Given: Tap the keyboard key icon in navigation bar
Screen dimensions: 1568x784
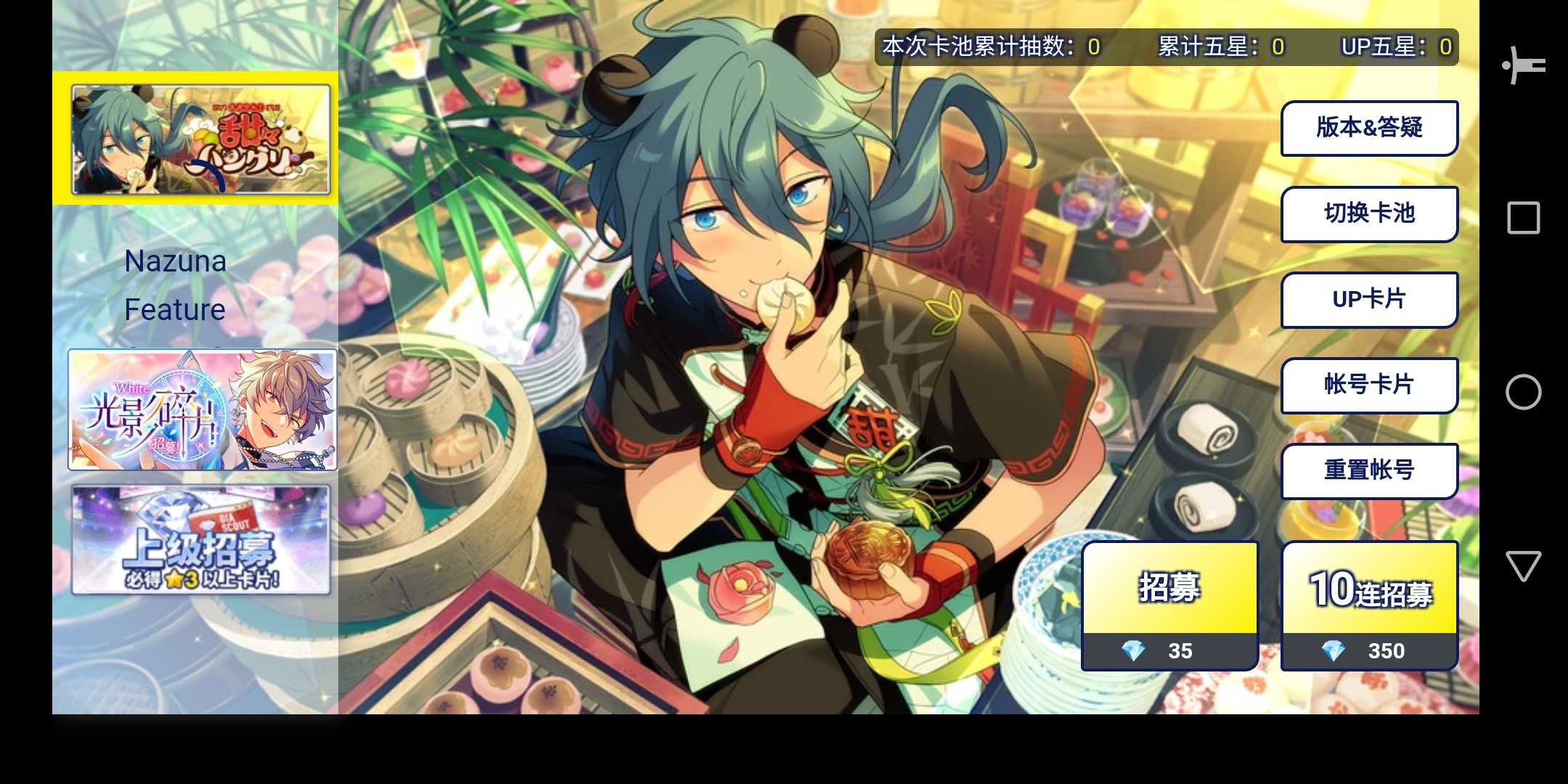Looking at the screenshot, I should 1524,65.
